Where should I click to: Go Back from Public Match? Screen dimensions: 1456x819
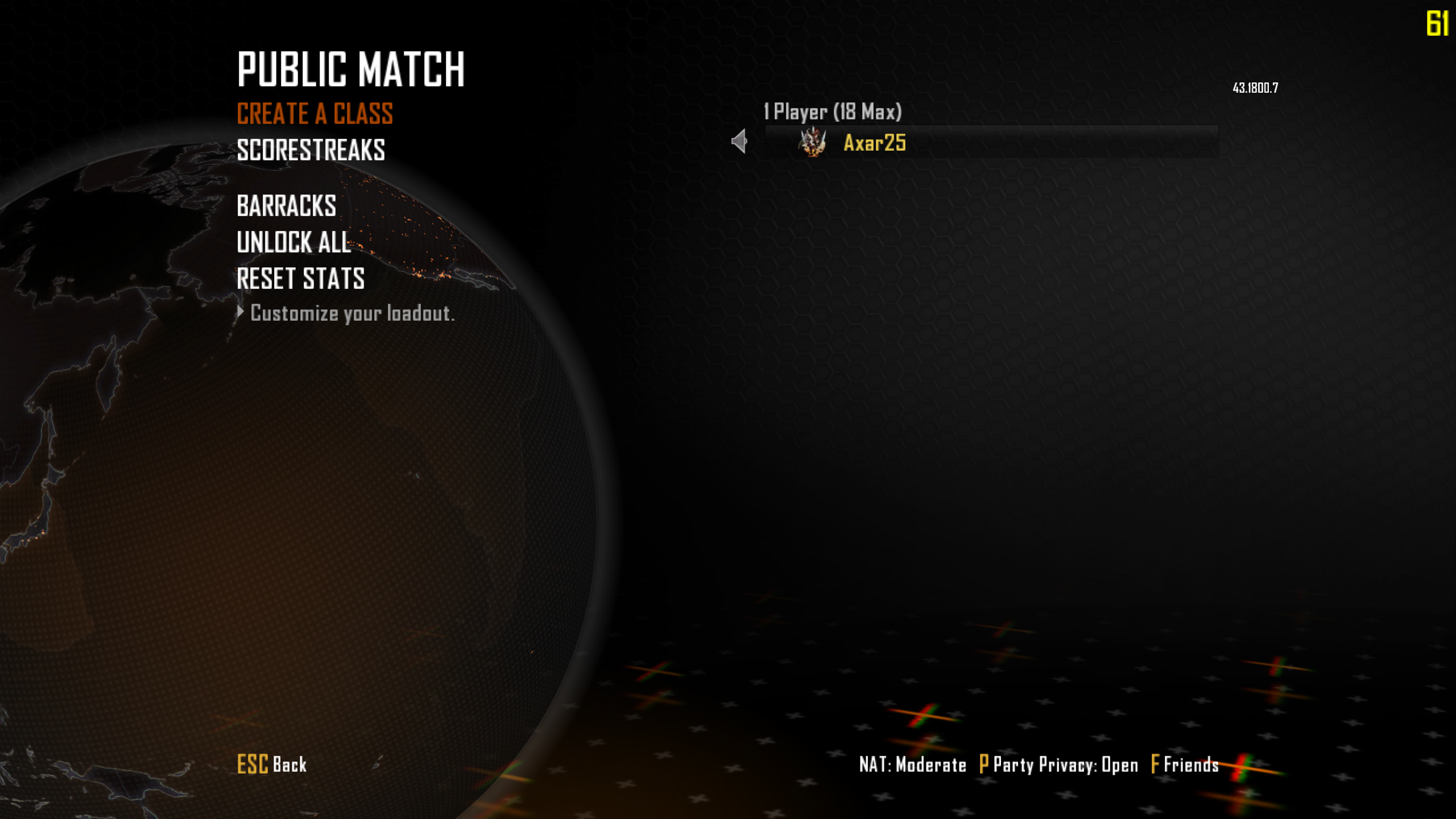(272, 764)
